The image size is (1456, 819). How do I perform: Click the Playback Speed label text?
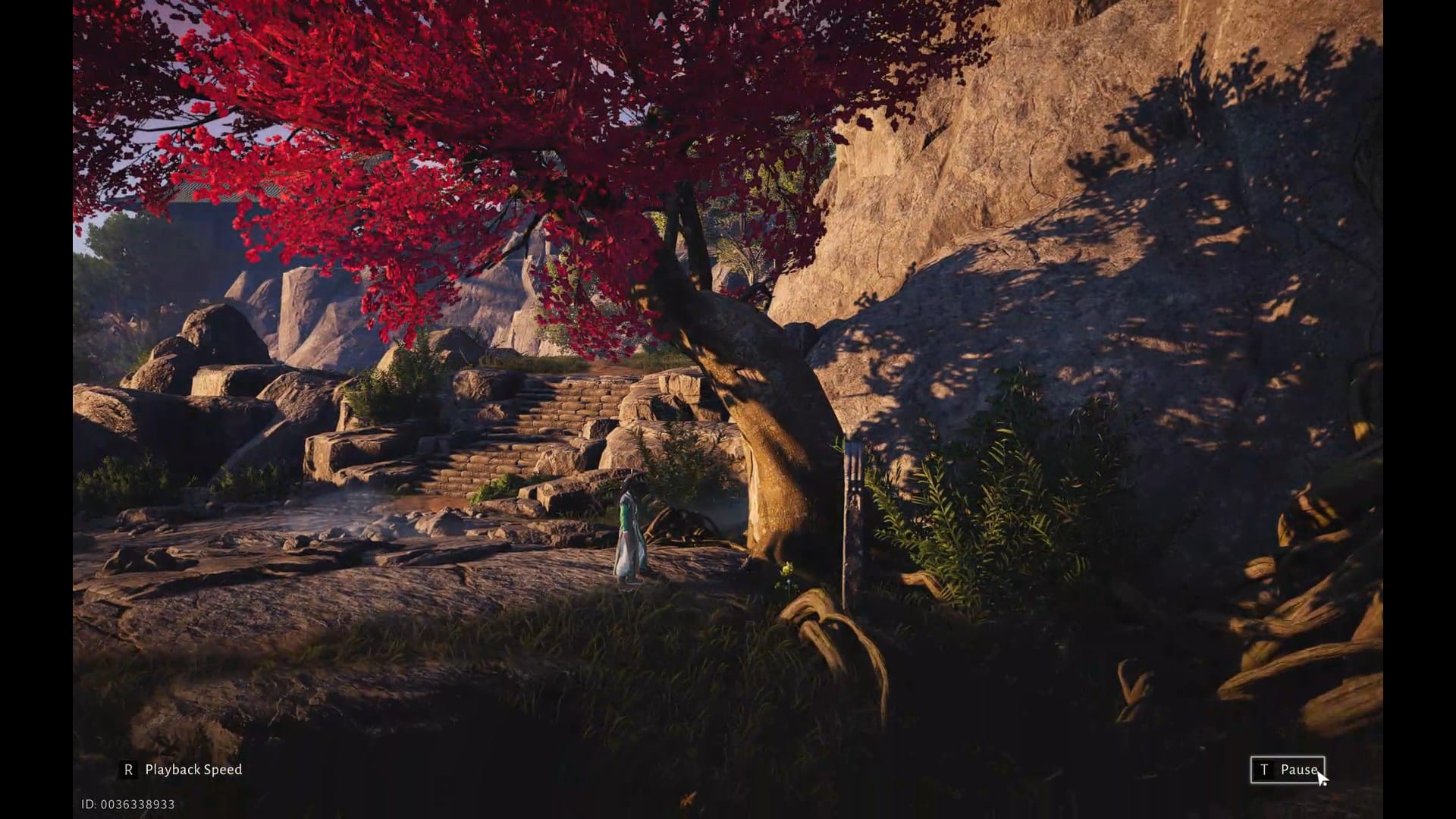coord(193,769)
